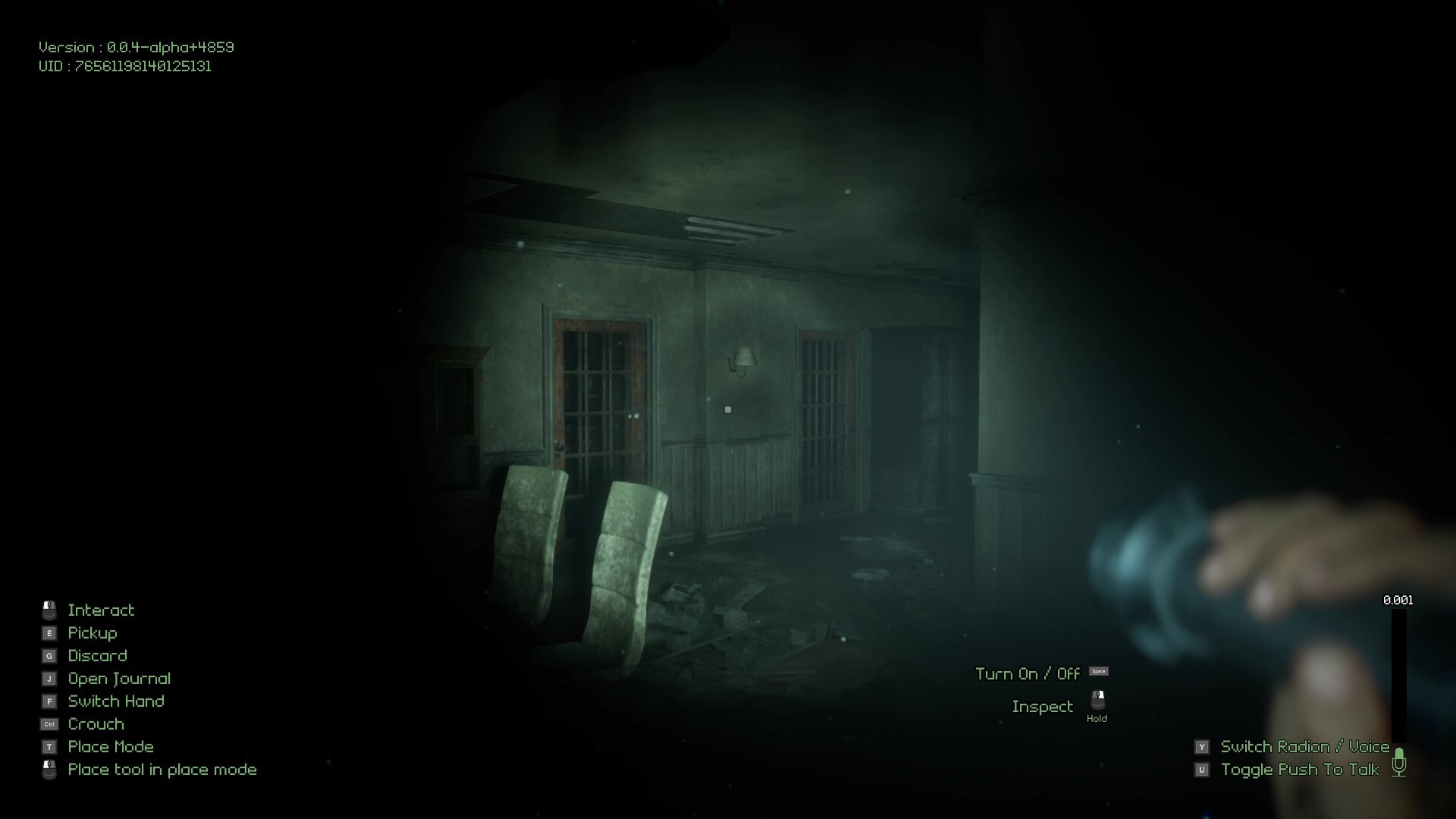
Task: Click the T key icon for Place Mode
Action: pyautogui.click(x=49, y=746)
